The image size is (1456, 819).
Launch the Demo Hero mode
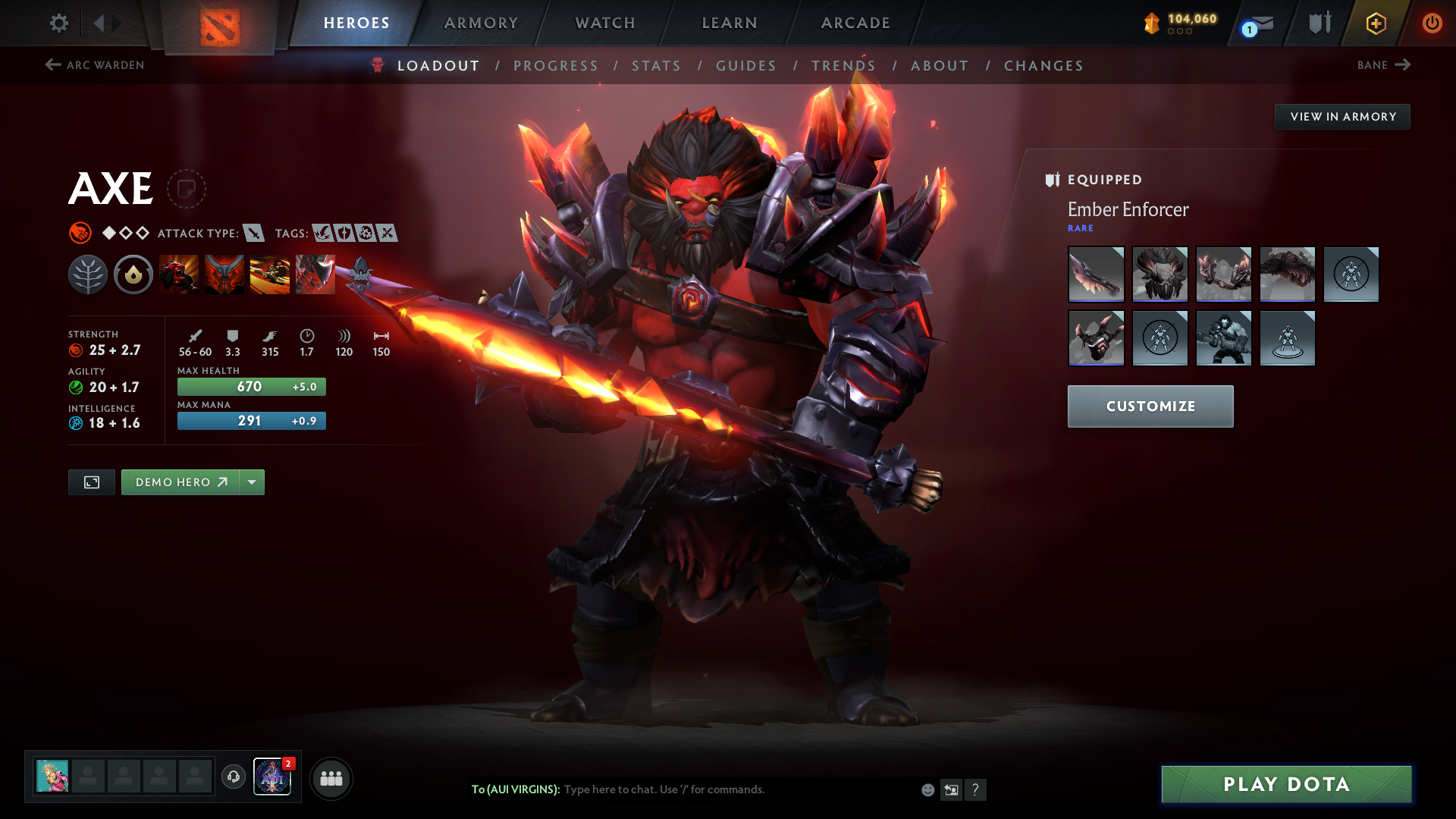[180, 482]
